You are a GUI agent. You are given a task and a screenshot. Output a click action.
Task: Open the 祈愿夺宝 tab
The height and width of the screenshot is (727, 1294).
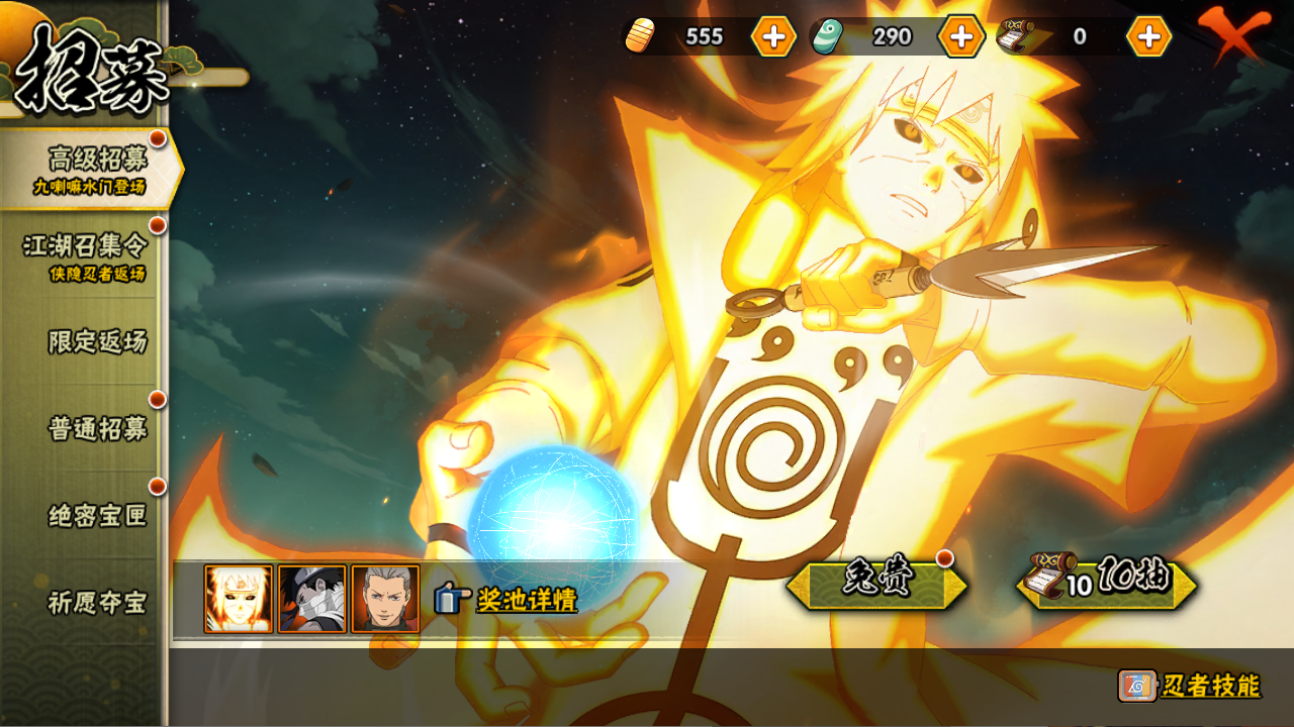click(96, 603)
